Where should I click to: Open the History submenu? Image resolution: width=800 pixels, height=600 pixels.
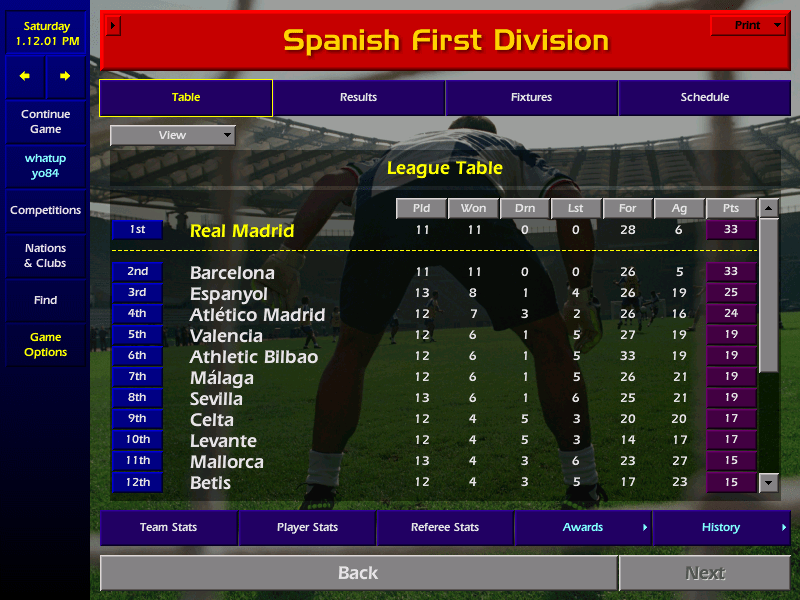(x=721, y=528)
